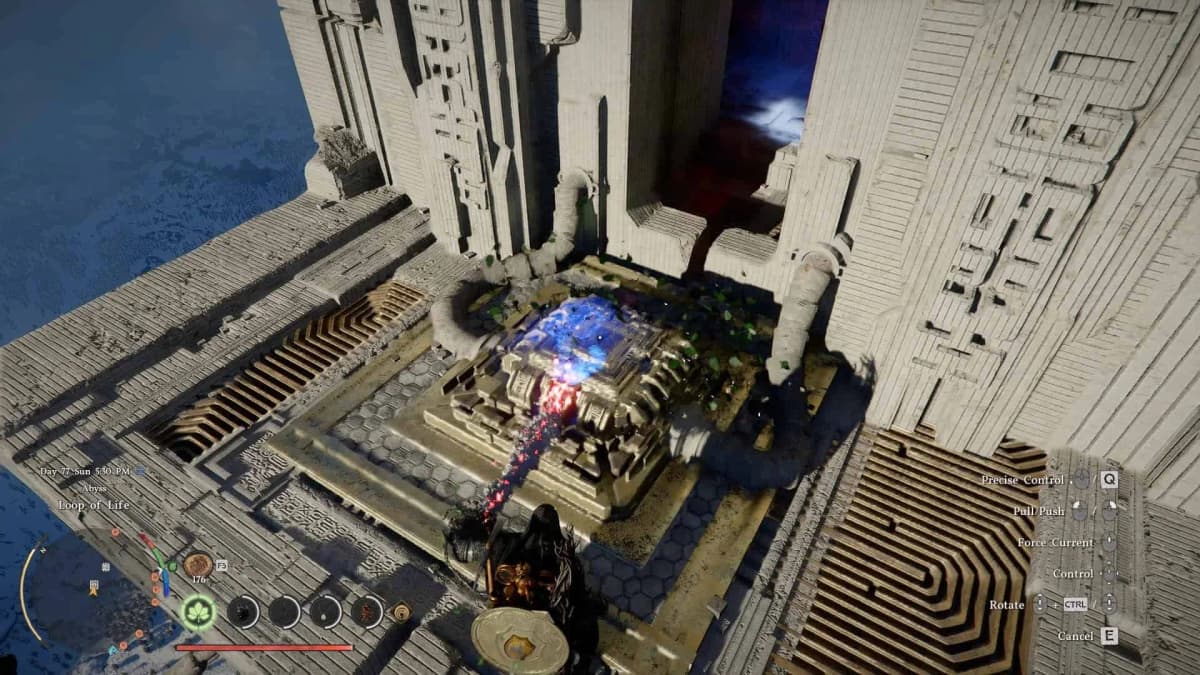Use the food item with count 176
1200x675 pixels.
coord(197,565)
